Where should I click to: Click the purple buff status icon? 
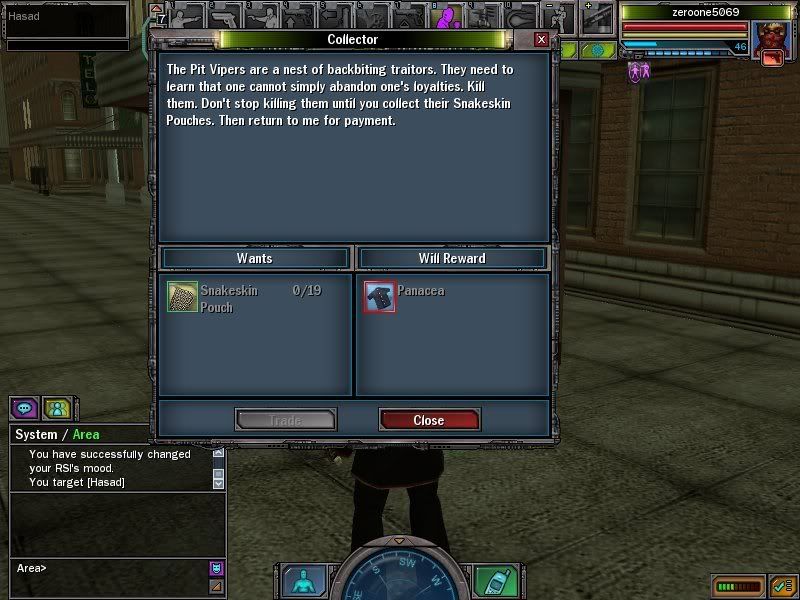636,71
